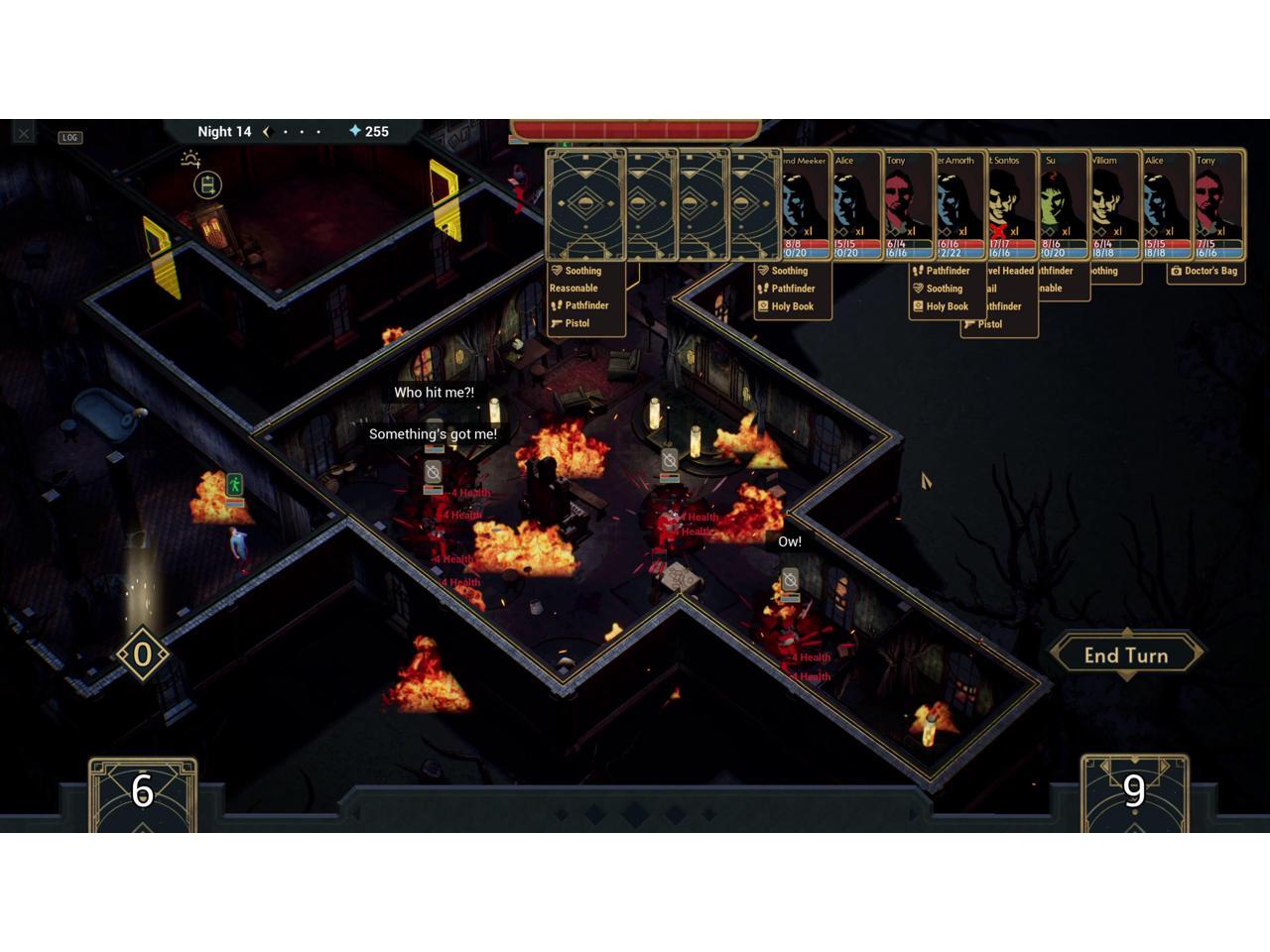The image size is (1270, 952).
Task: Open the draw pile showing 6
Action: click(143, 793)
